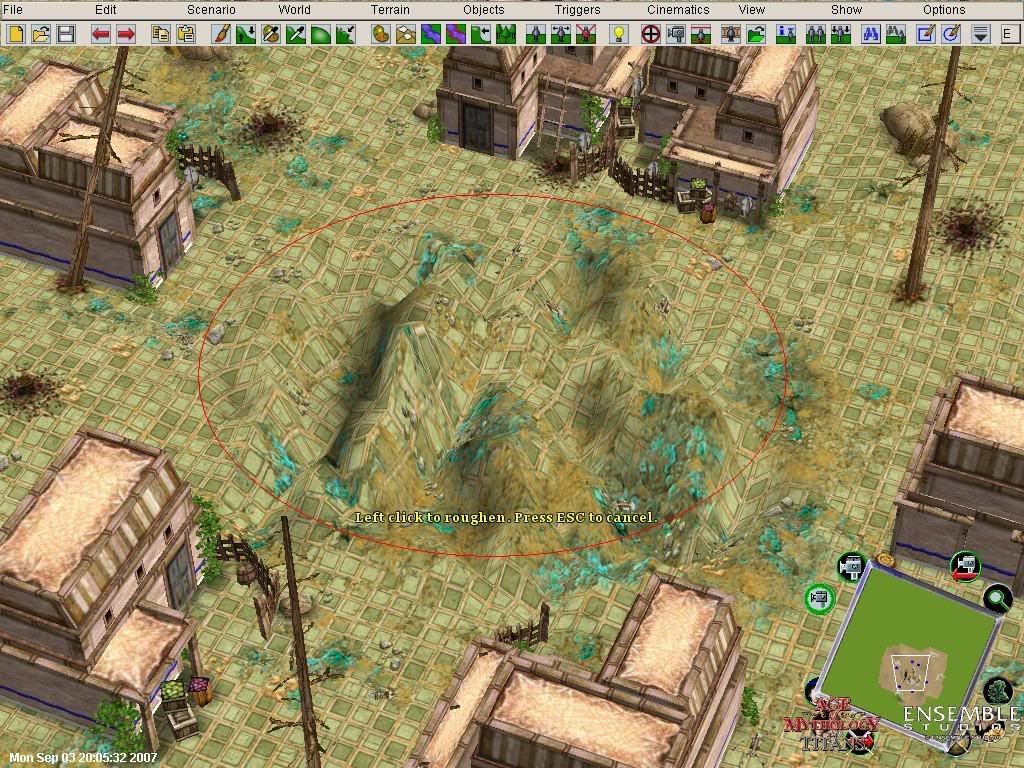
Task: Open the Edit menu
Action: 105,10
